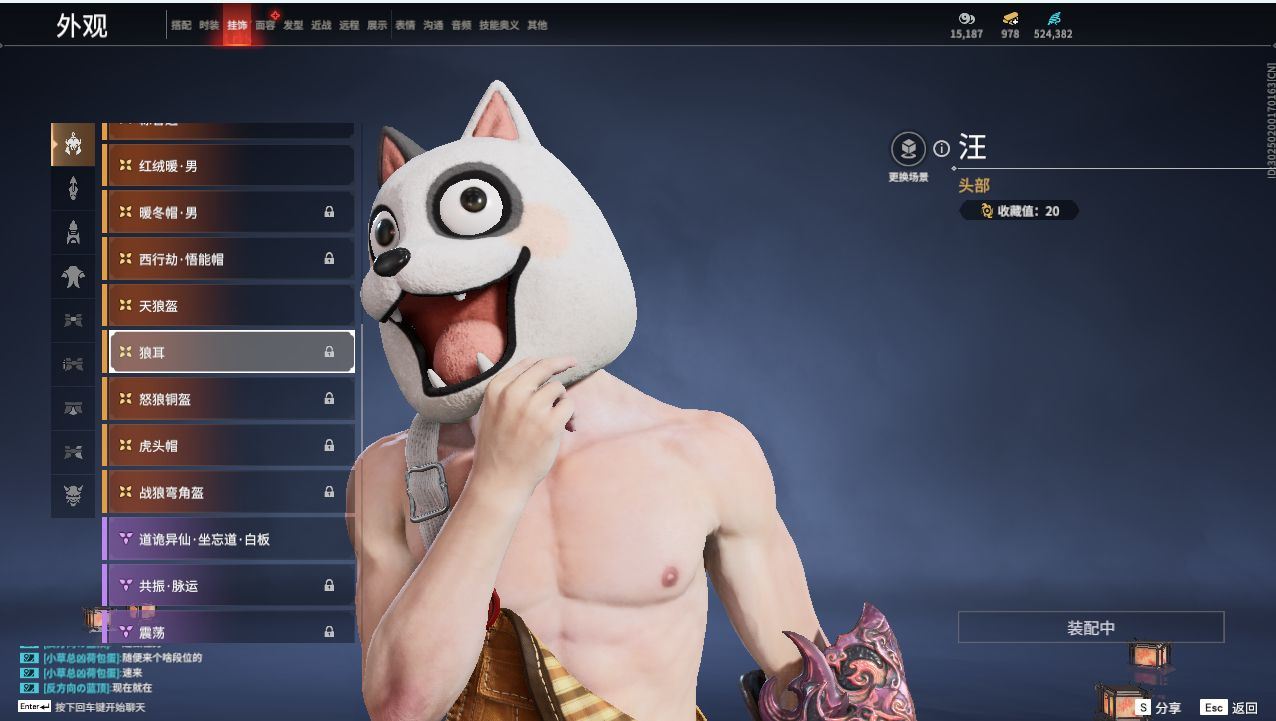This screenshot has height=721, width=1276.
Task: Switch to the 搭配 tab
Action: coord(181,26)
